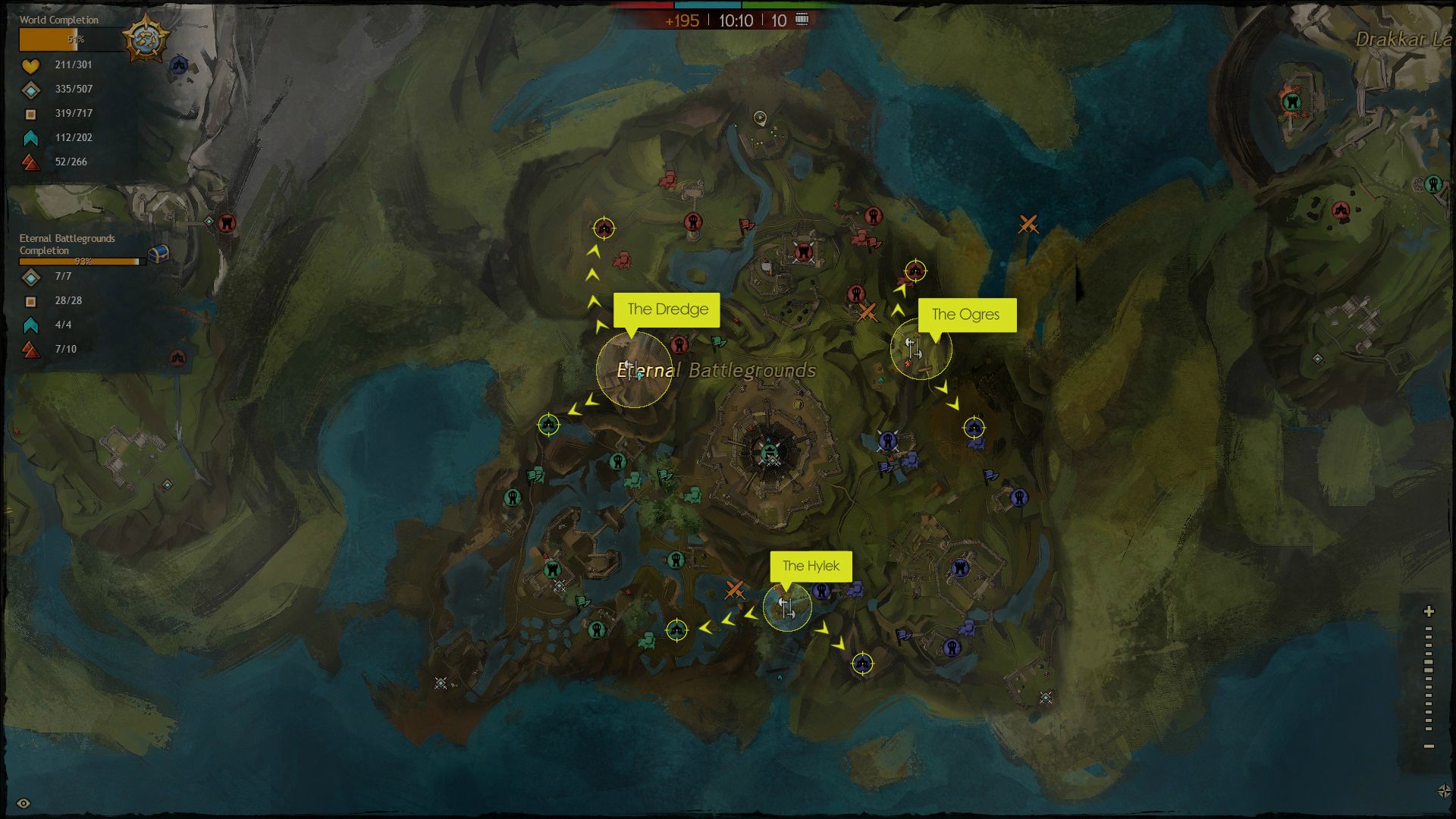Select the Stonemist Castle marker at map center
This screenshot has height=819, width=1456.
[x=770, y=453]
